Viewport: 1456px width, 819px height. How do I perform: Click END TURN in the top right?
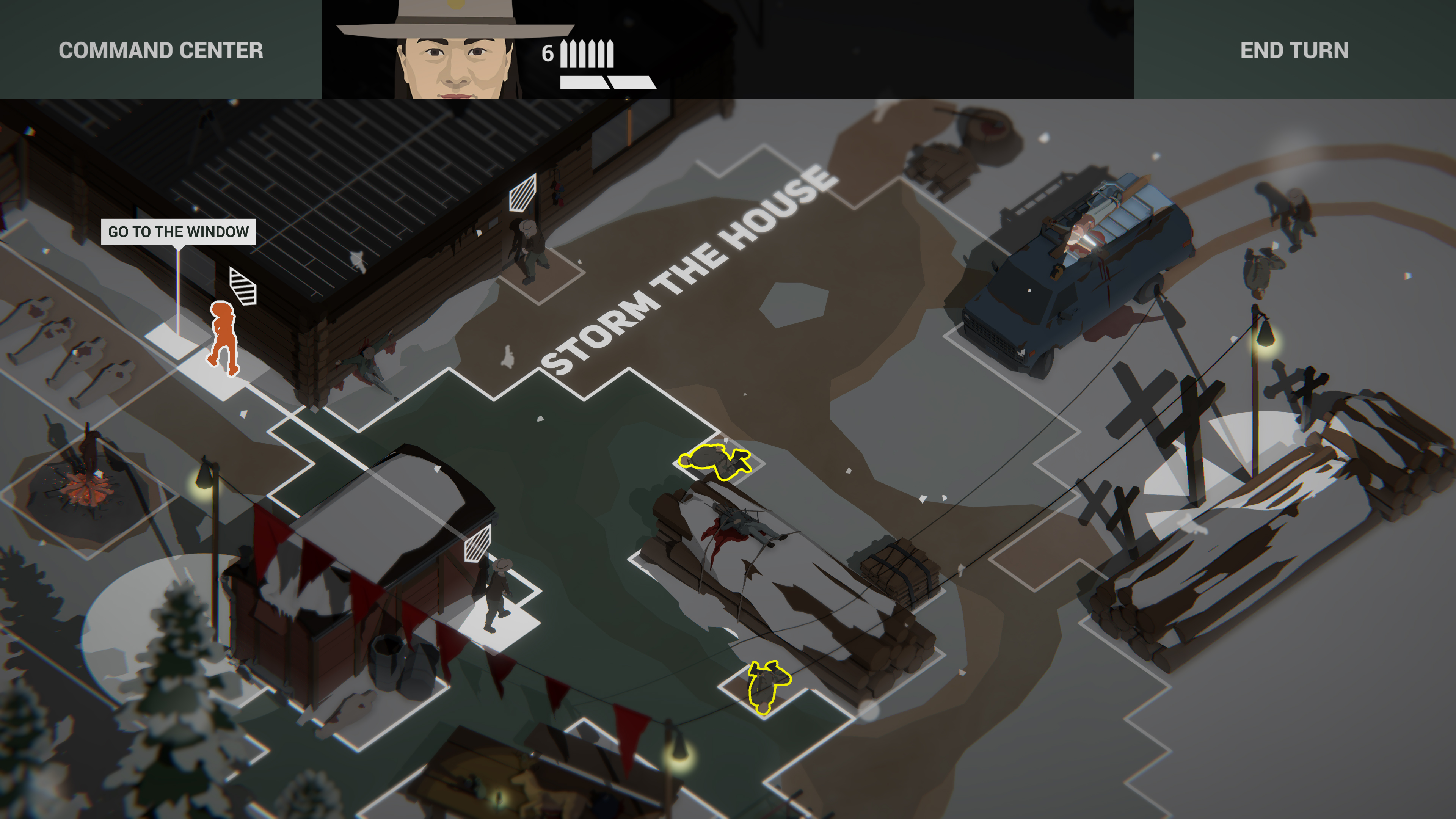coord(1294,51)
